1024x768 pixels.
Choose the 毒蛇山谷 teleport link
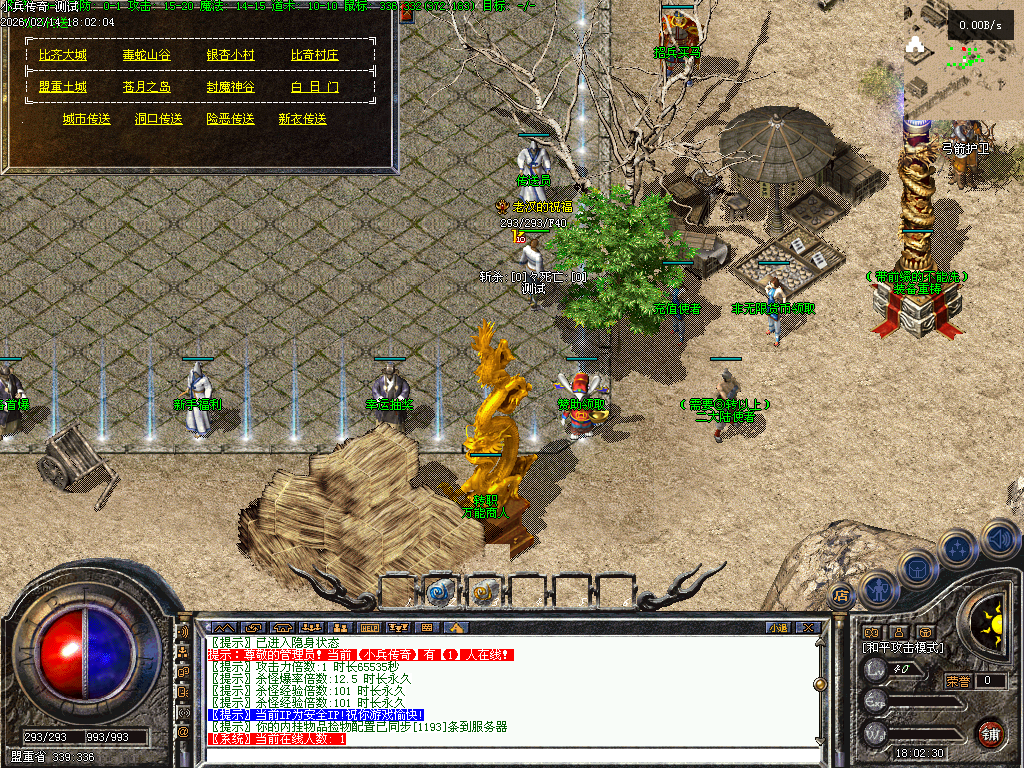click(x=146, y=55)
